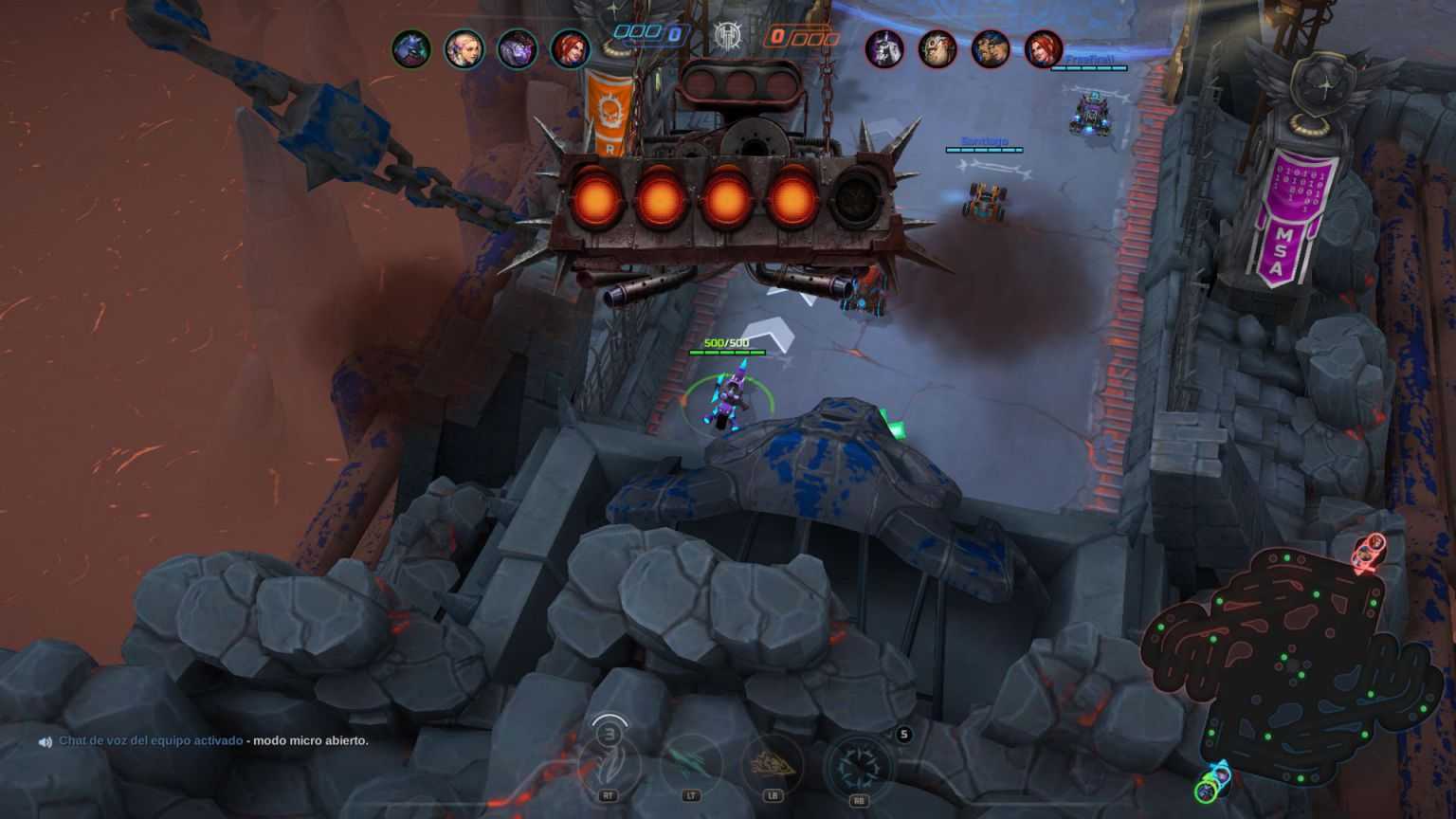Trigger the spiked ring ultimate ability

click(x=859, y=766)
